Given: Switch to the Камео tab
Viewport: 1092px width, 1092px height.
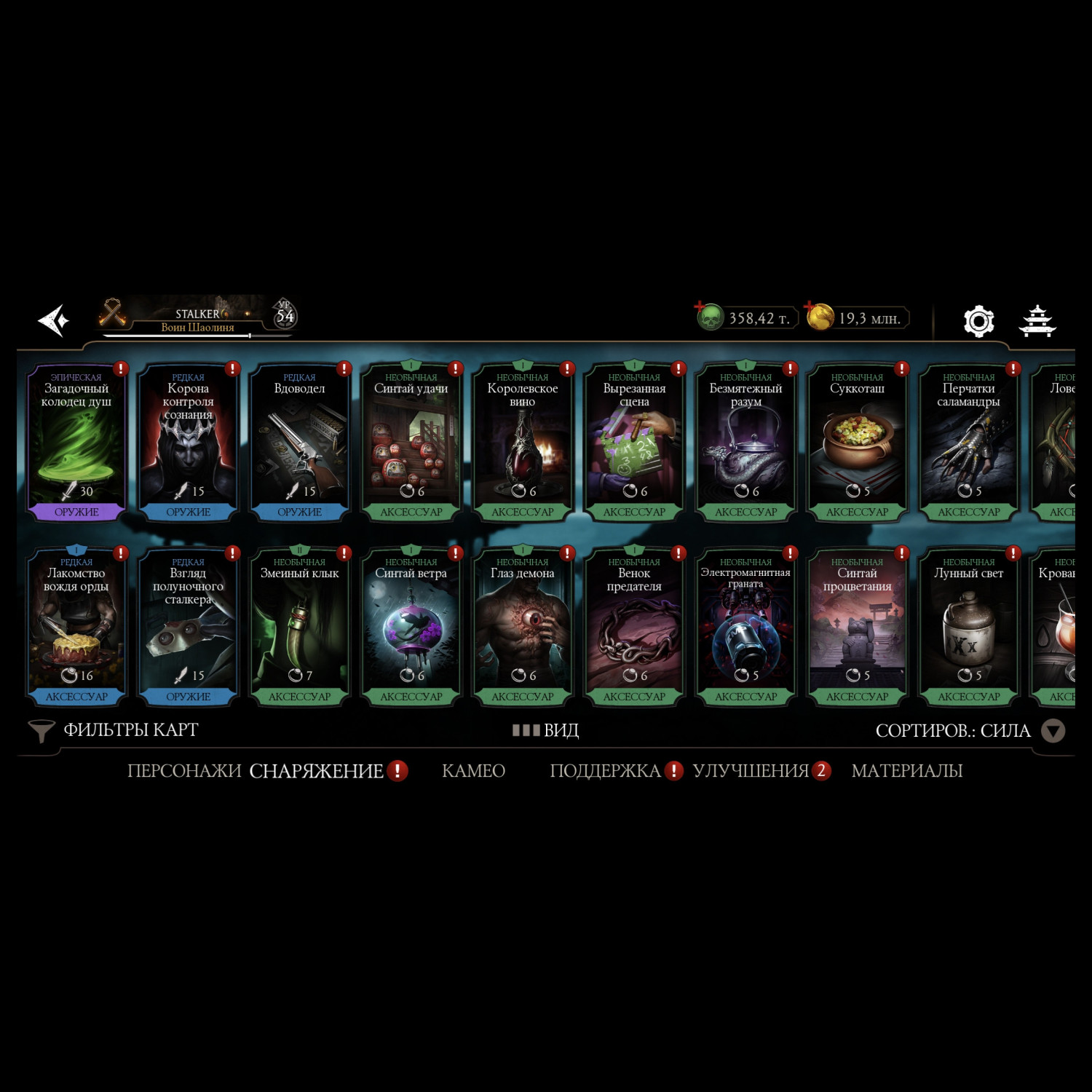Looking at the screenshot, I should [473, 771].
